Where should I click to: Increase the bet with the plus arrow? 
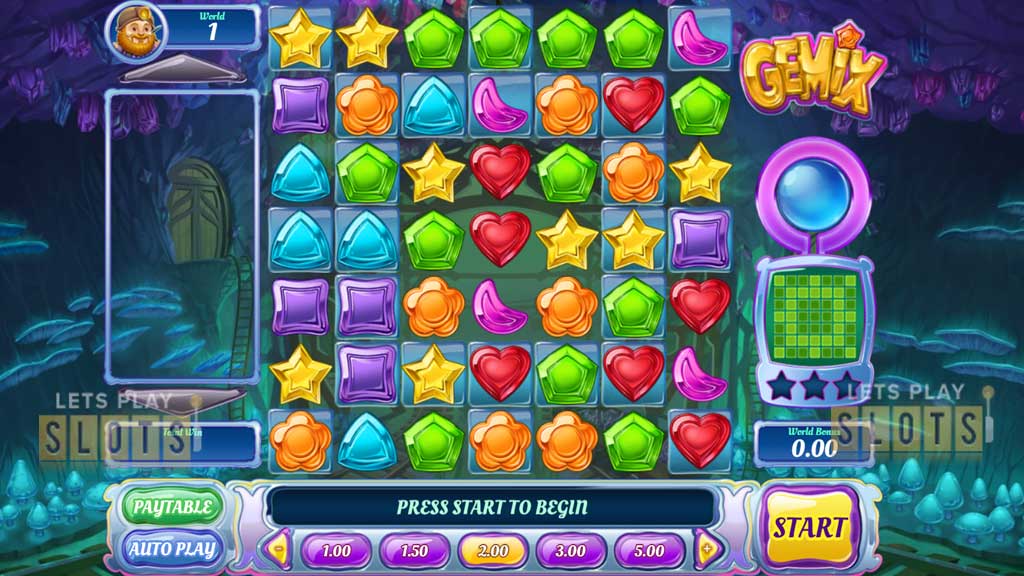709,549
